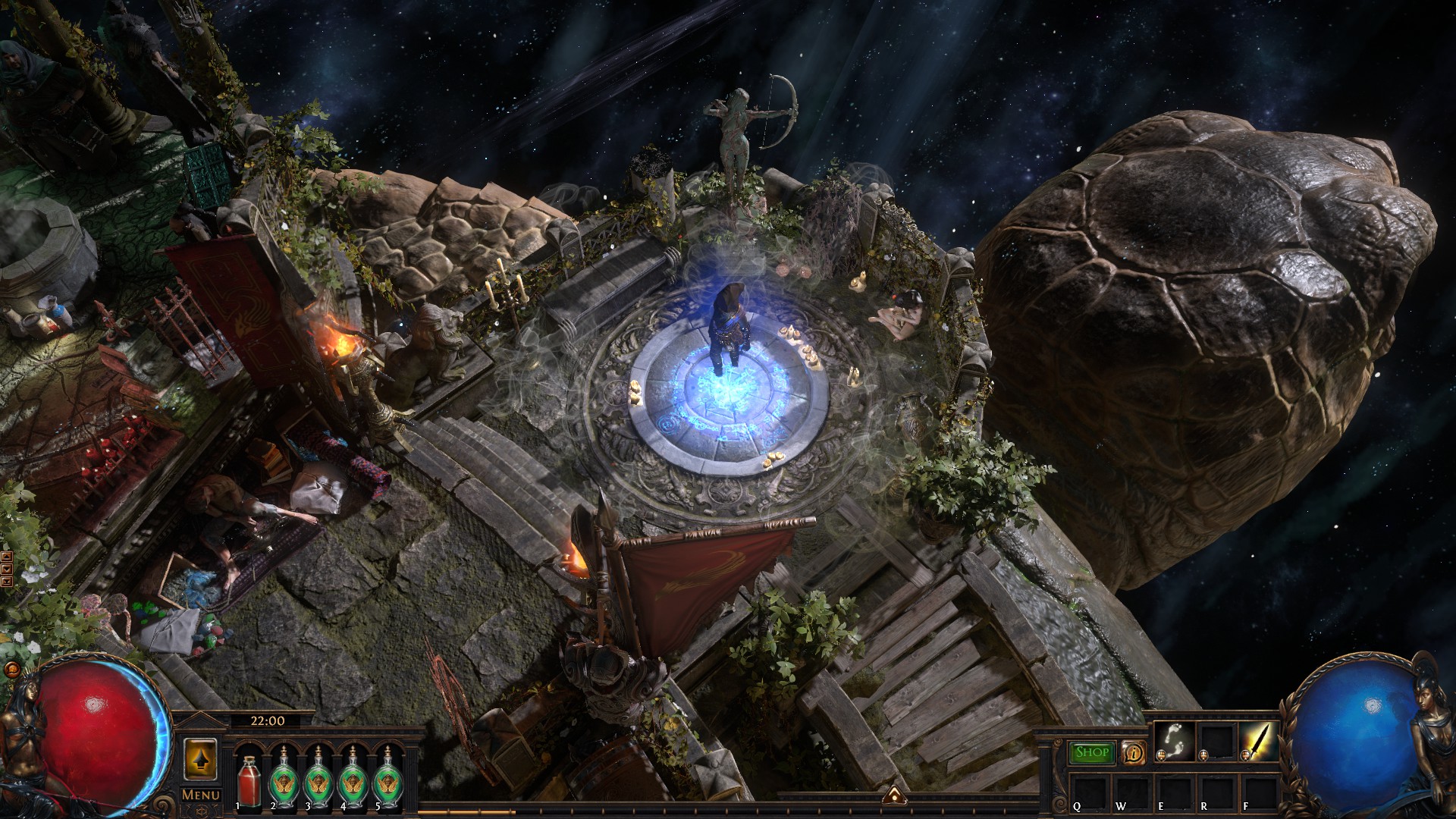
Task: Select the glowing dagger attack skill
Action: (x=1259, y=741)
